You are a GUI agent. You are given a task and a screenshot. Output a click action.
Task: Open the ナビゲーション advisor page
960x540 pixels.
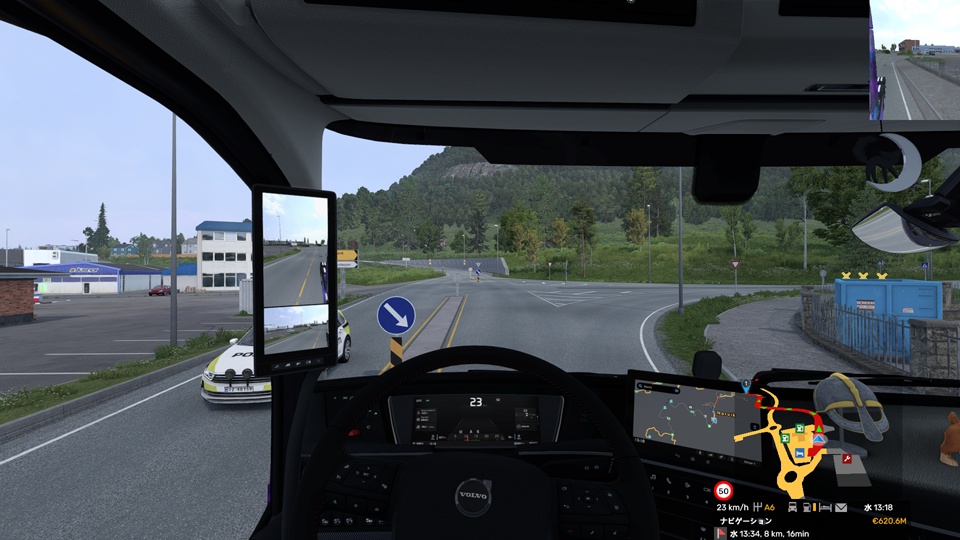pos(747,521)
